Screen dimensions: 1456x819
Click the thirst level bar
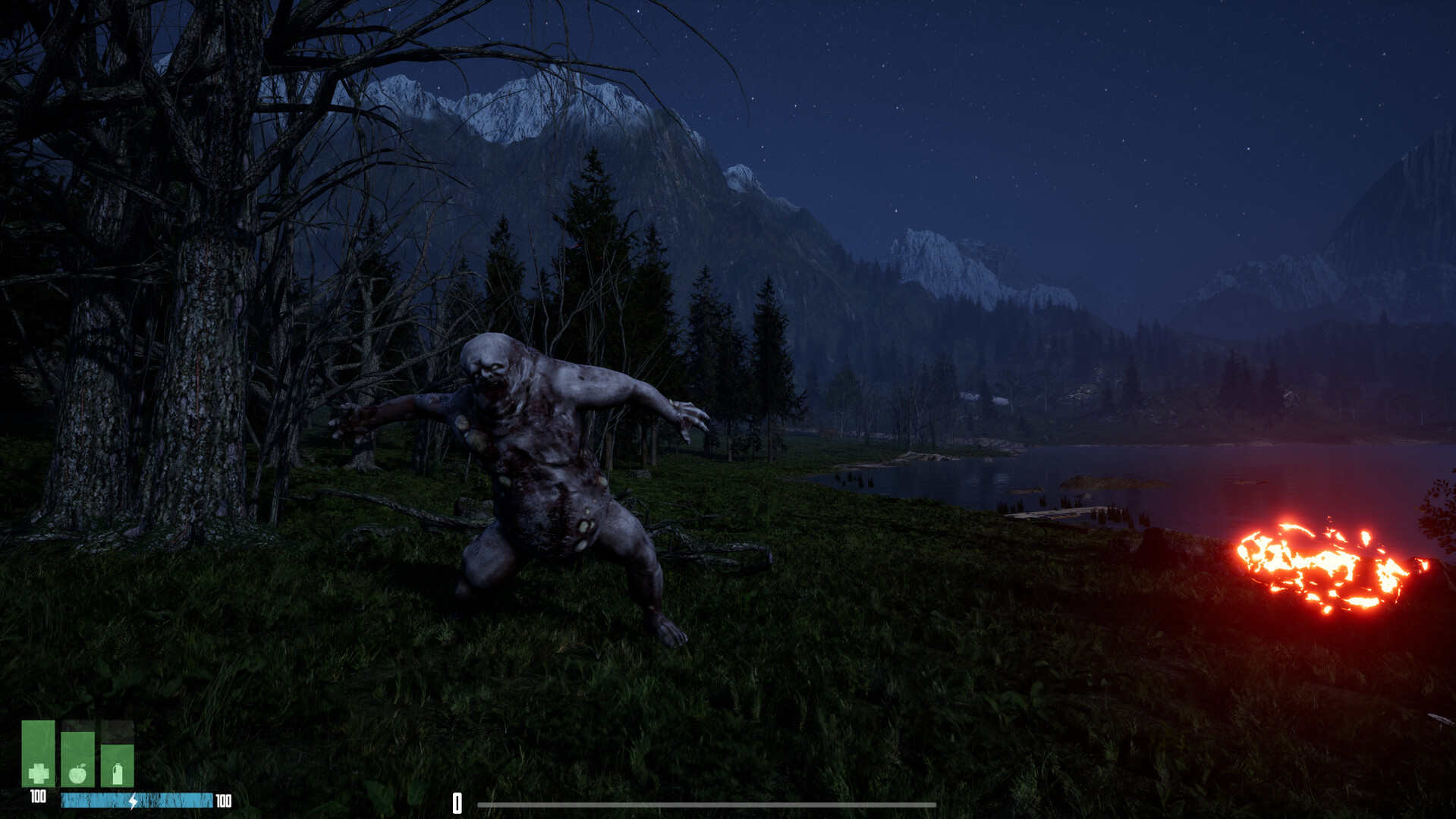click(x=117, y=762)
